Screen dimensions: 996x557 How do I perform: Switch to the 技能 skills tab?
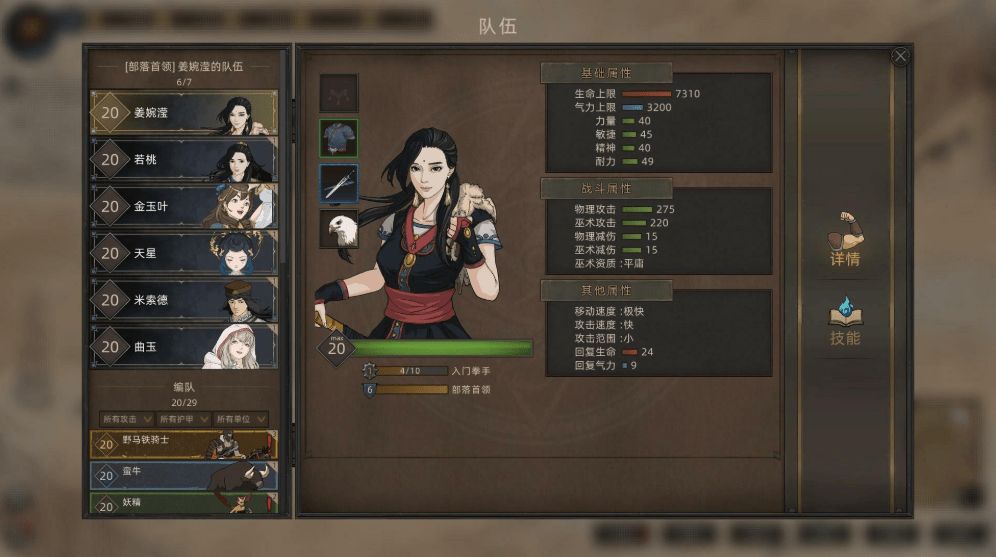(845, 320)
